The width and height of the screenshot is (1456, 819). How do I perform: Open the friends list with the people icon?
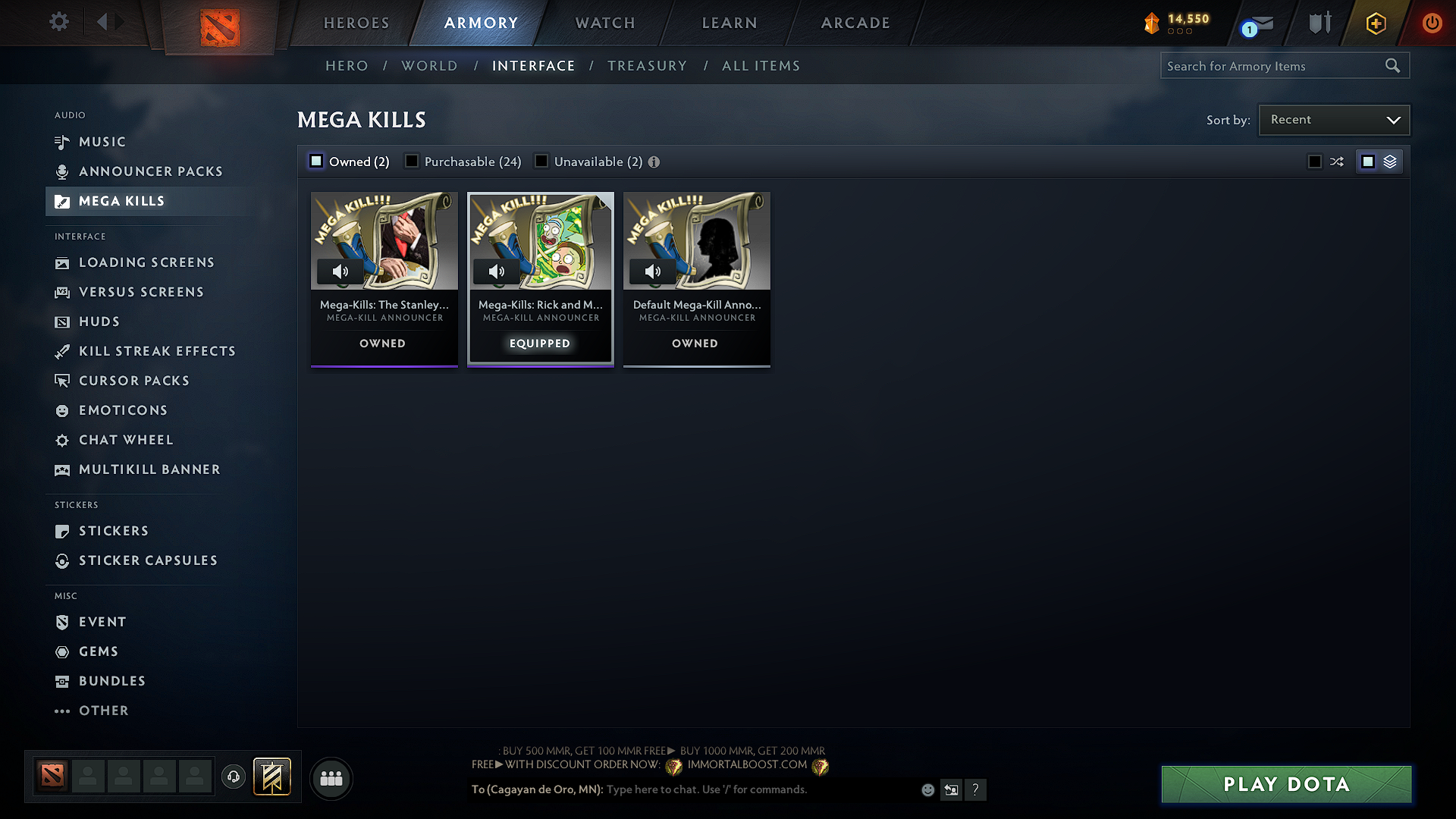(331, 778)
